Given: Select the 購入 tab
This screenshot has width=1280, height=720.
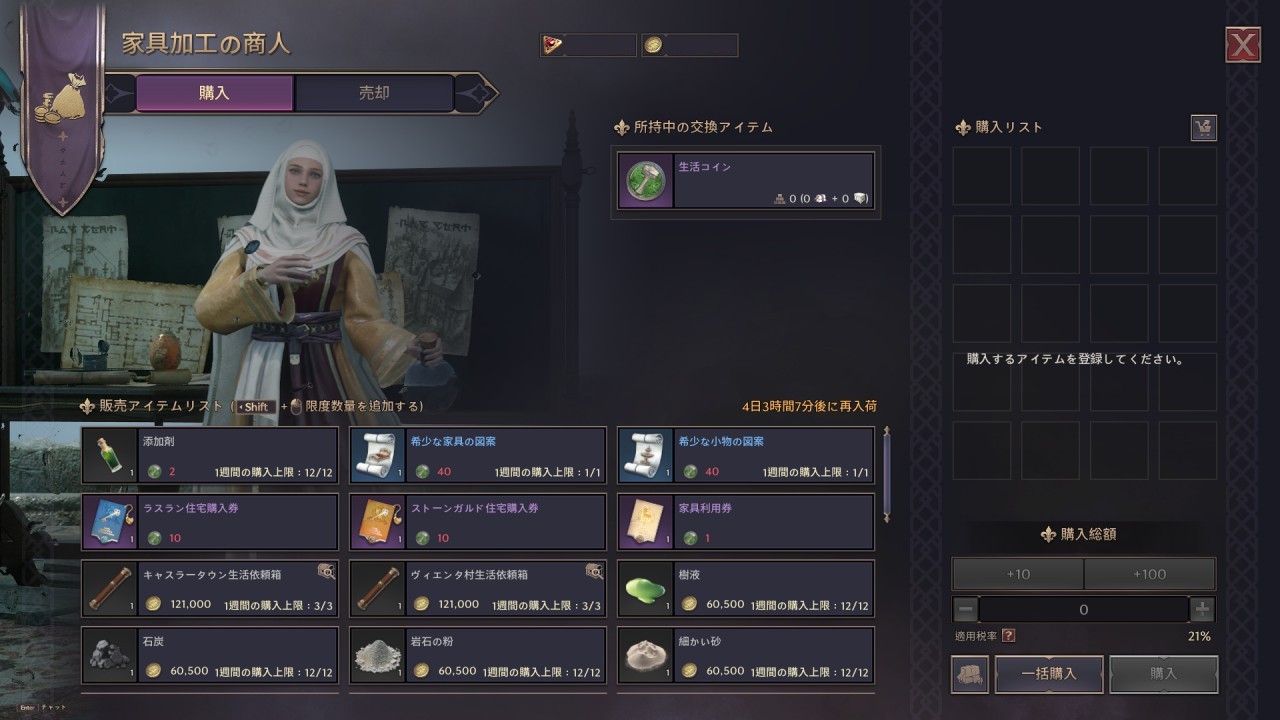Looking at the screenshot, I should point(214,93).
